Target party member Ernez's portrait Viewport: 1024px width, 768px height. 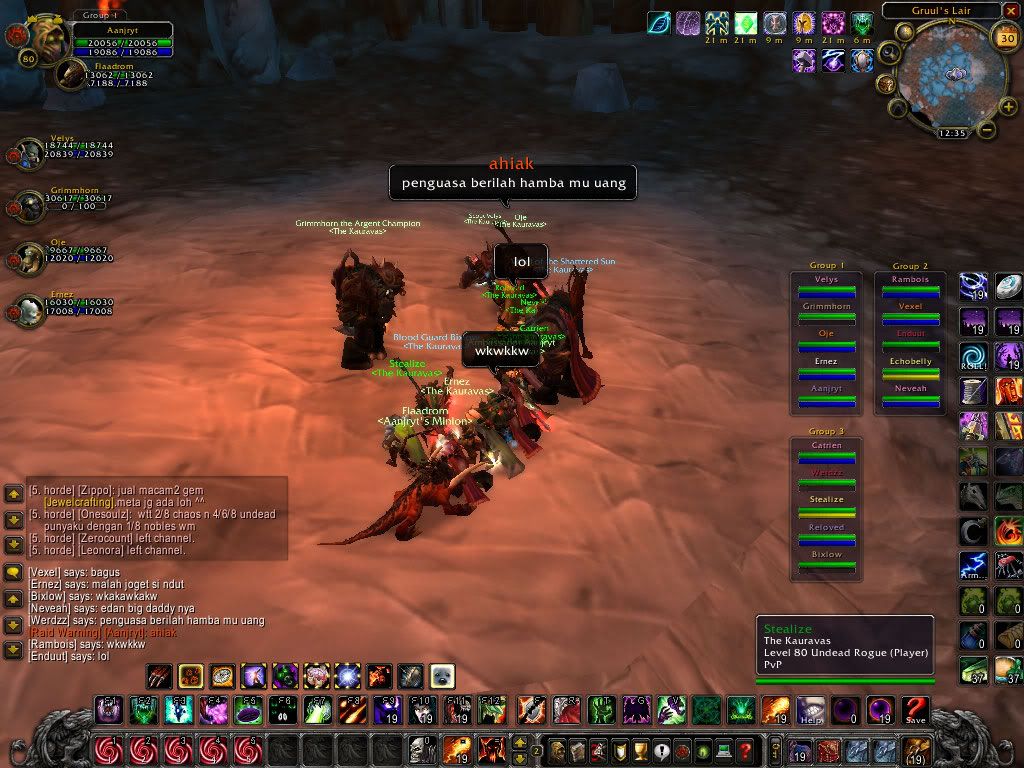[x=24, y=308]
